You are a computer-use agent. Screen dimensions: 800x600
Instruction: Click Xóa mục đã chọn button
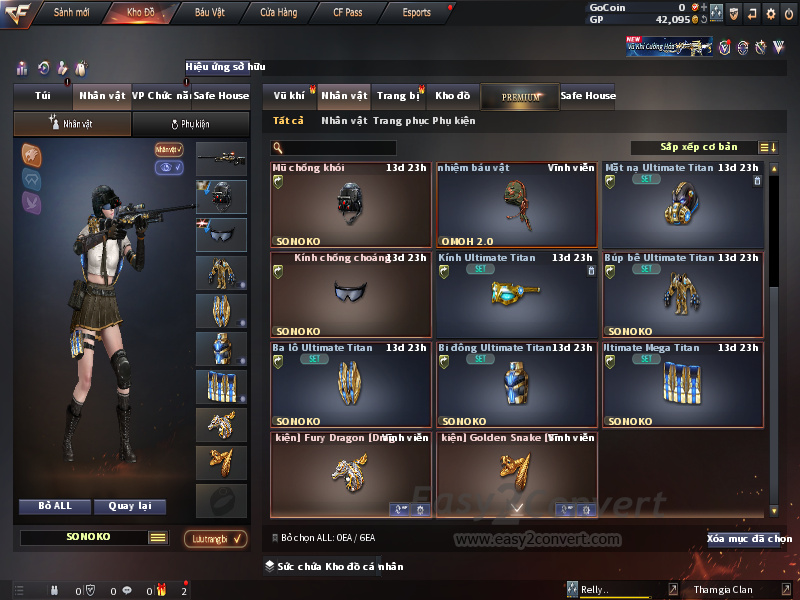point(749,539)
